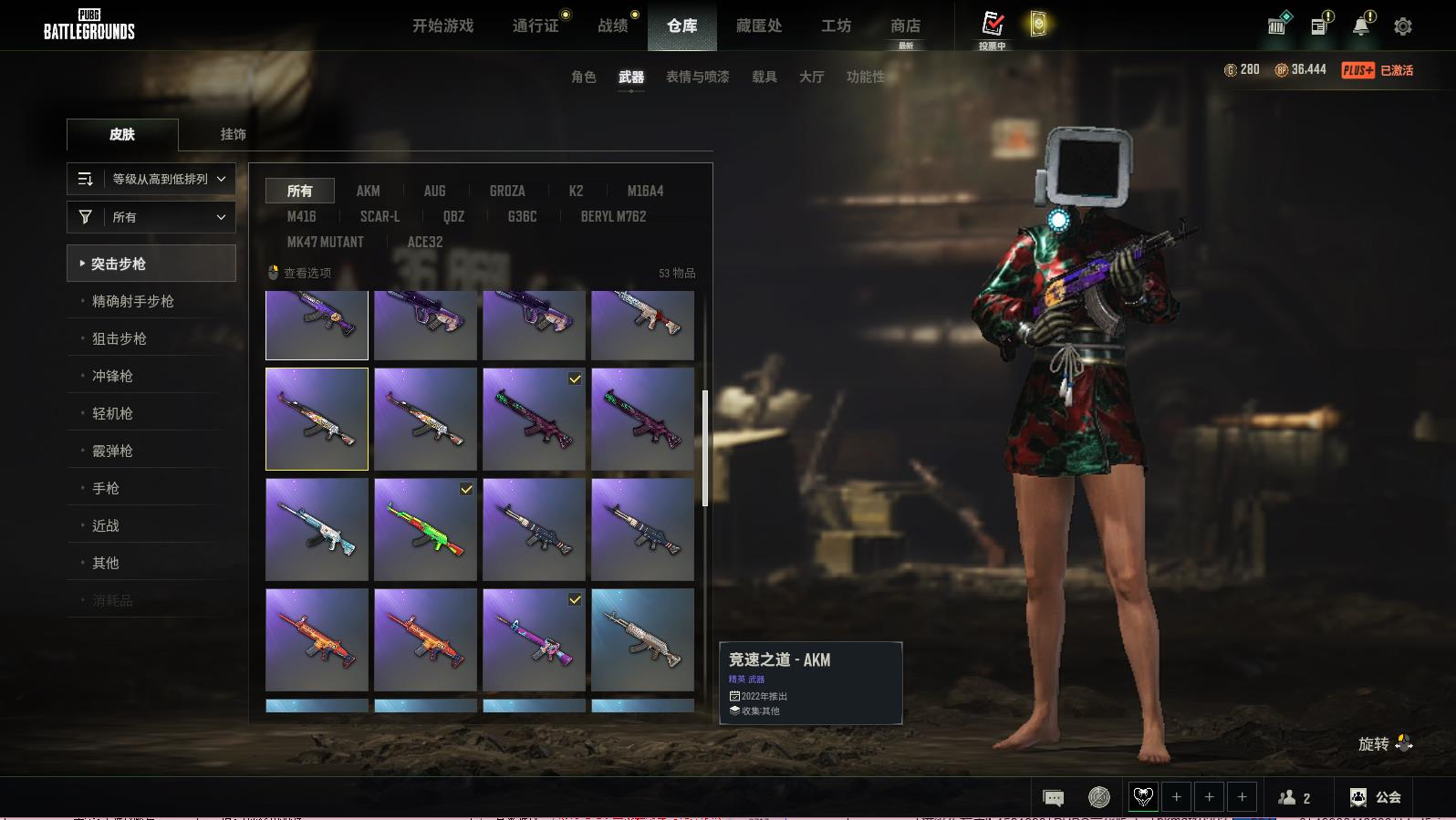Open the chat window icon
The image size is (1456, 820).
point(1053,798)
